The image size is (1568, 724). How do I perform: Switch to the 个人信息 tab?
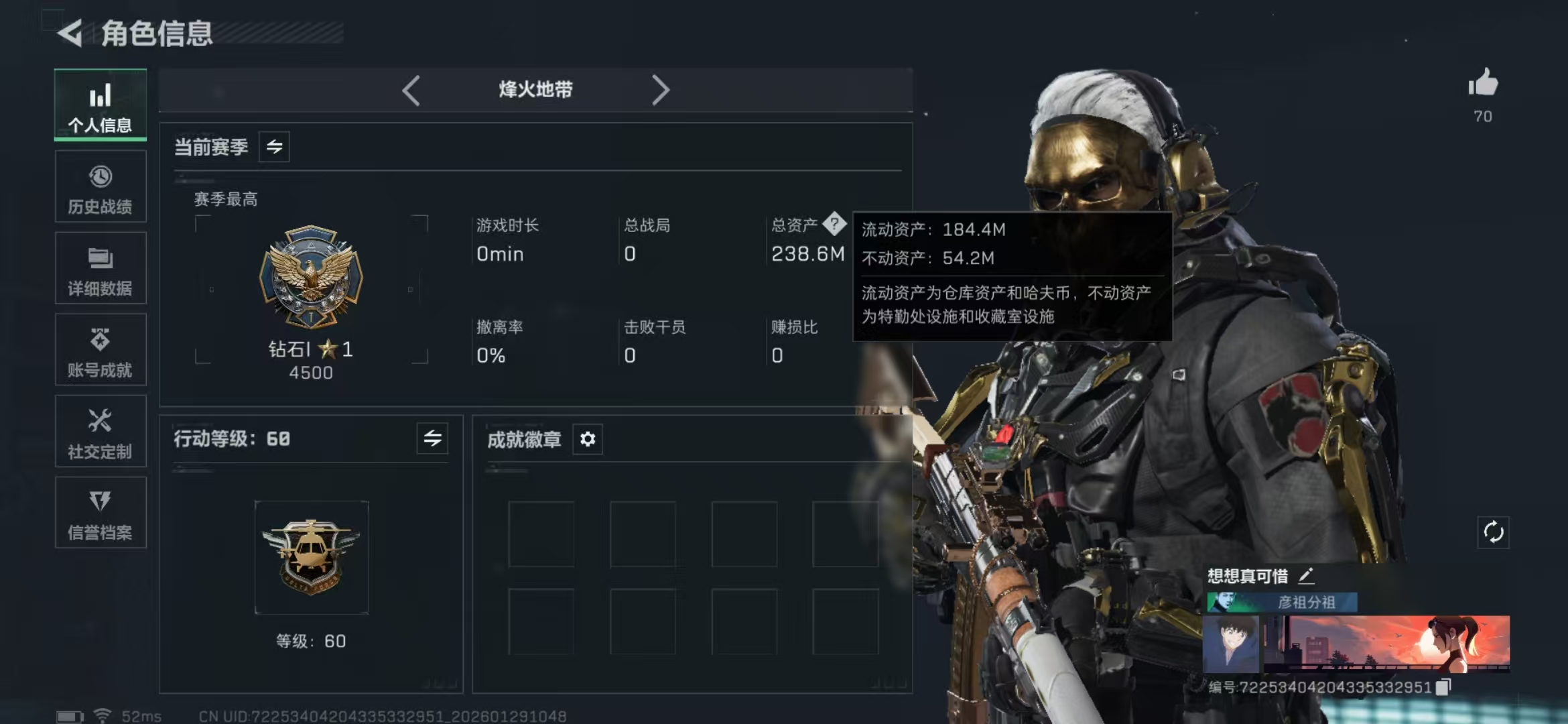click(99, 105)
